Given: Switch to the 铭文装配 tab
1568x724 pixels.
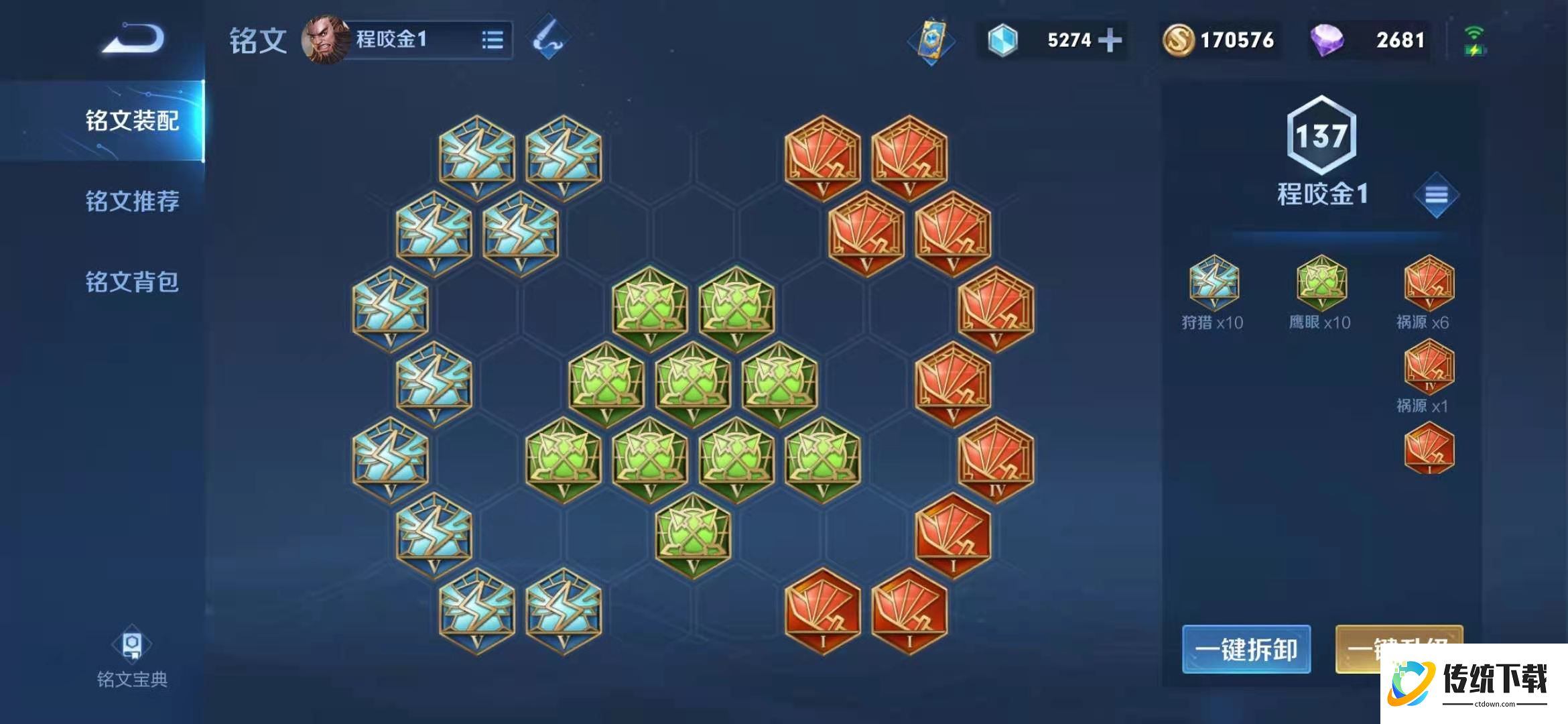Looking at the screenshot, I should click(x=132, y=121).
